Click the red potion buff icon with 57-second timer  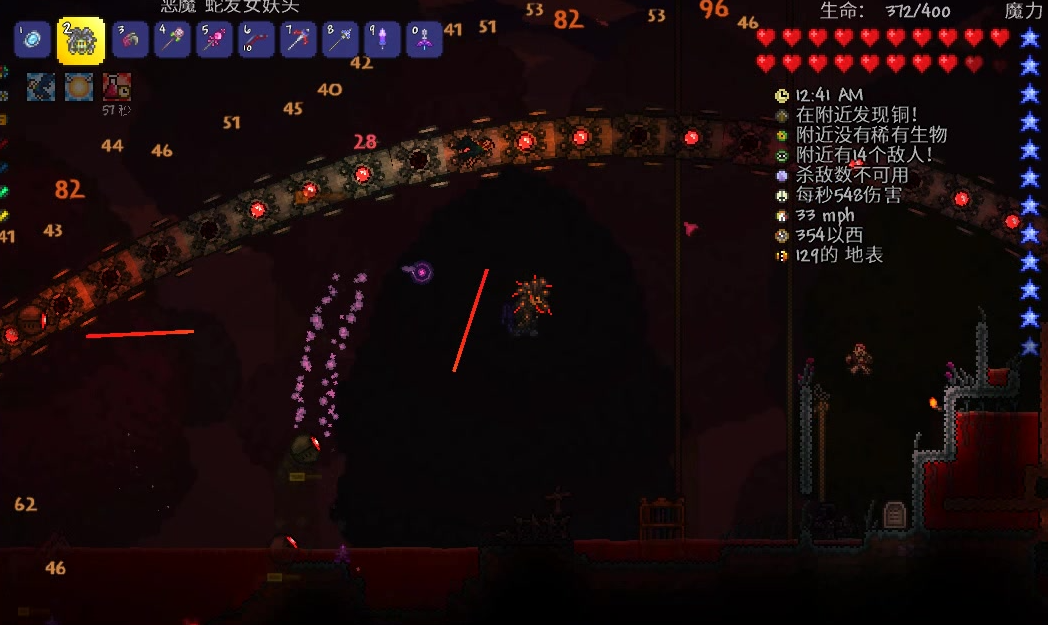tap(117, 87)
